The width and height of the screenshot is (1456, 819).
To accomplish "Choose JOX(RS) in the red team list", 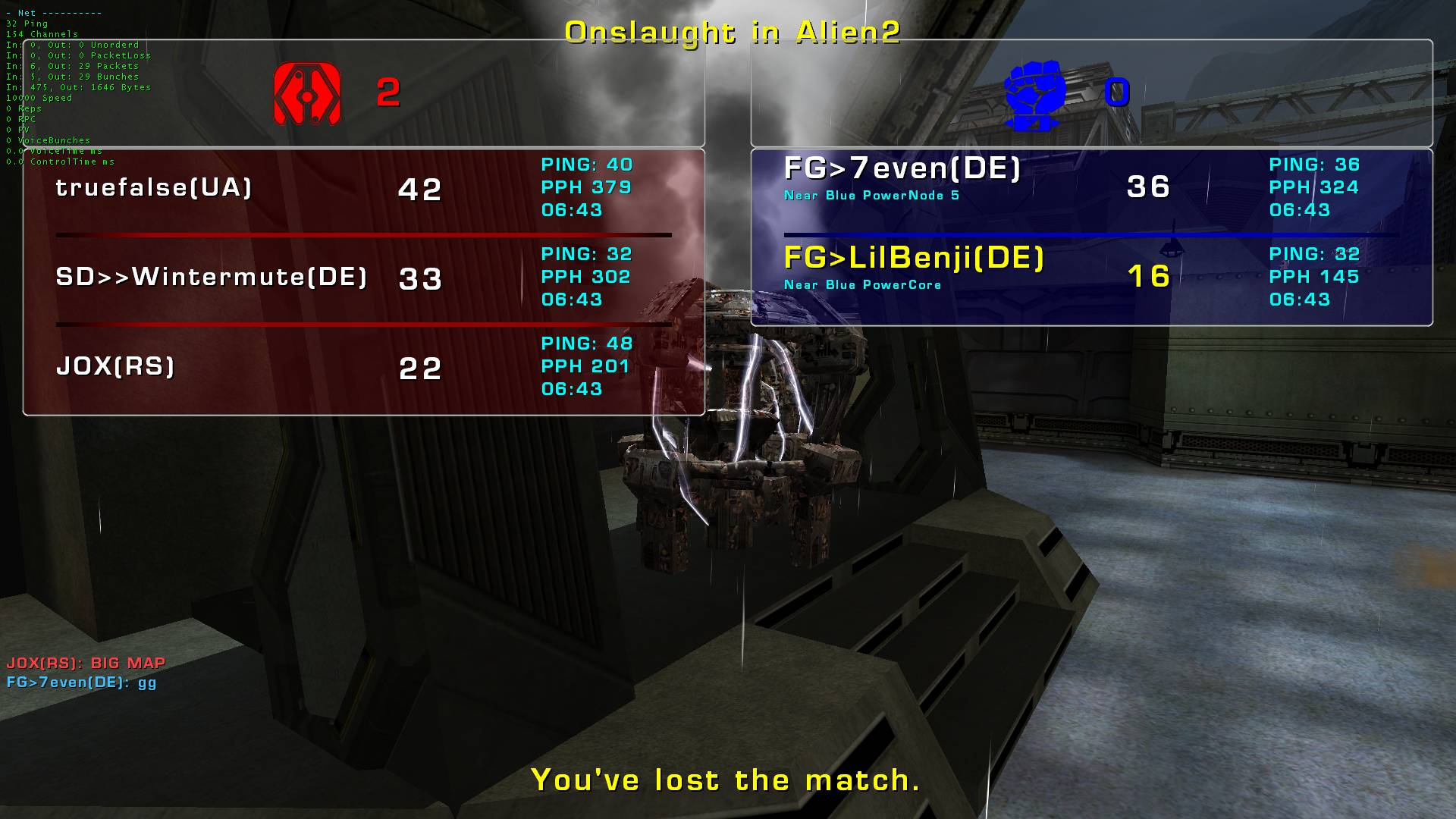I will tap(115, 367).
